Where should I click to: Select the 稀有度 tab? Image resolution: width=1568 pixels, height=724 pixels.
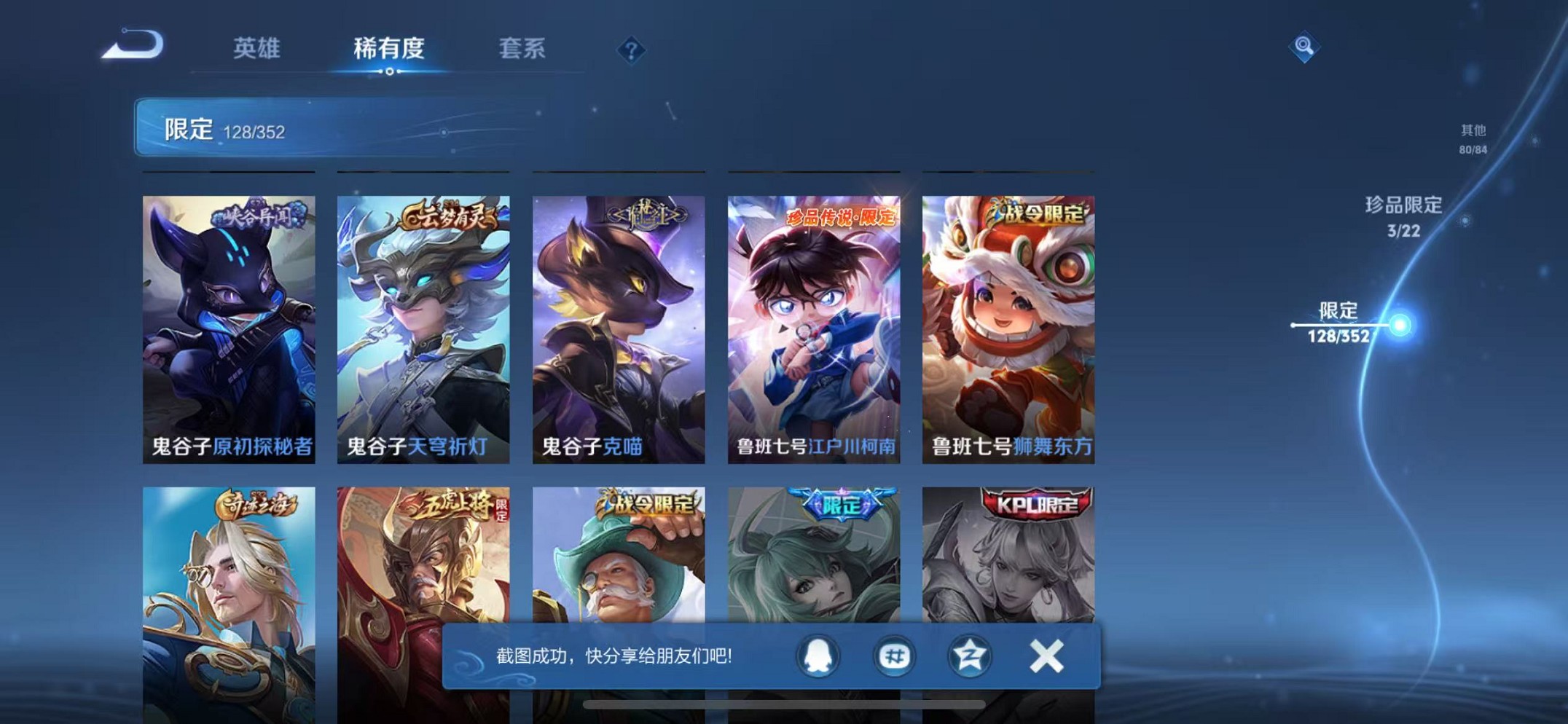click(390, 50)
